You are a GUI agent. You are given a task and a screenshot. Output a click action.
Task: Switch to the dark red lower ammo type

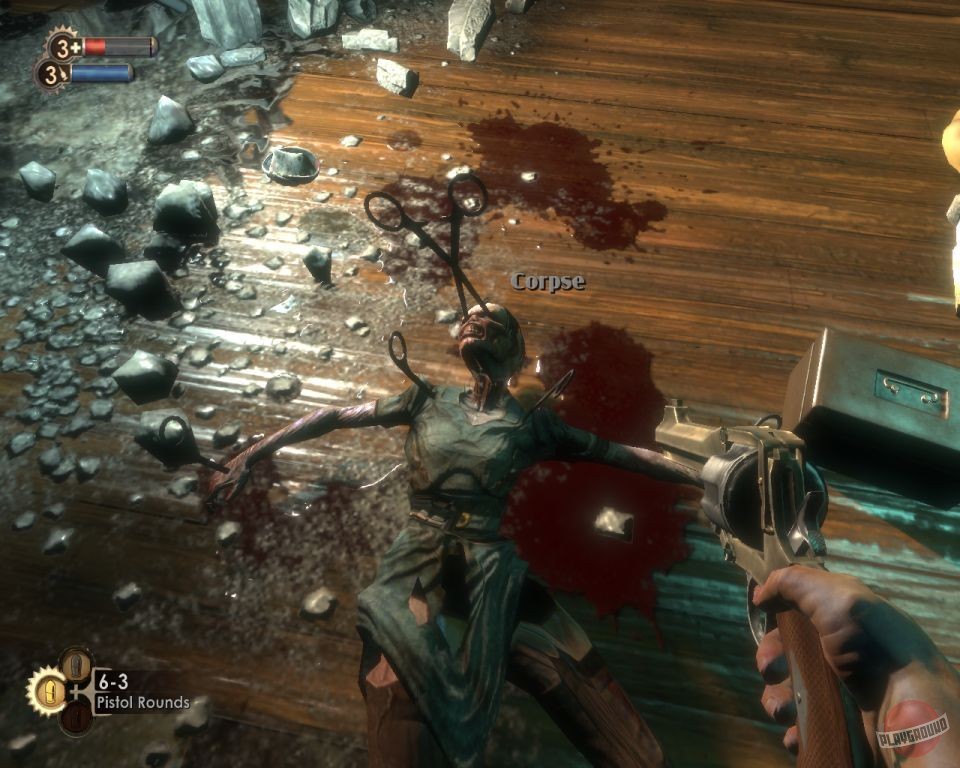click(x=76, y=717)
